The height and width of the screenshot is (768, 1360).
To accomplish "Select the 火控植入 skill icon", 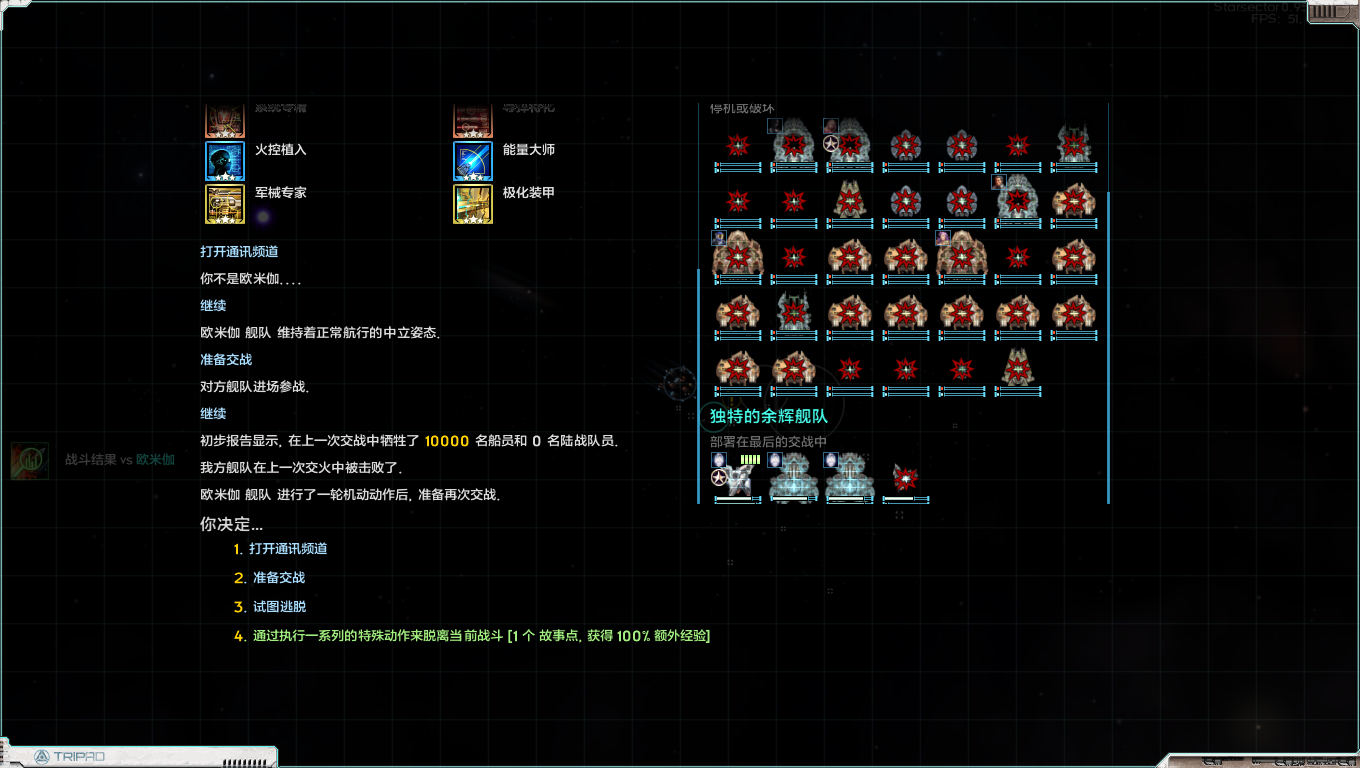I will pyautogui.click(x=224, y=161).
